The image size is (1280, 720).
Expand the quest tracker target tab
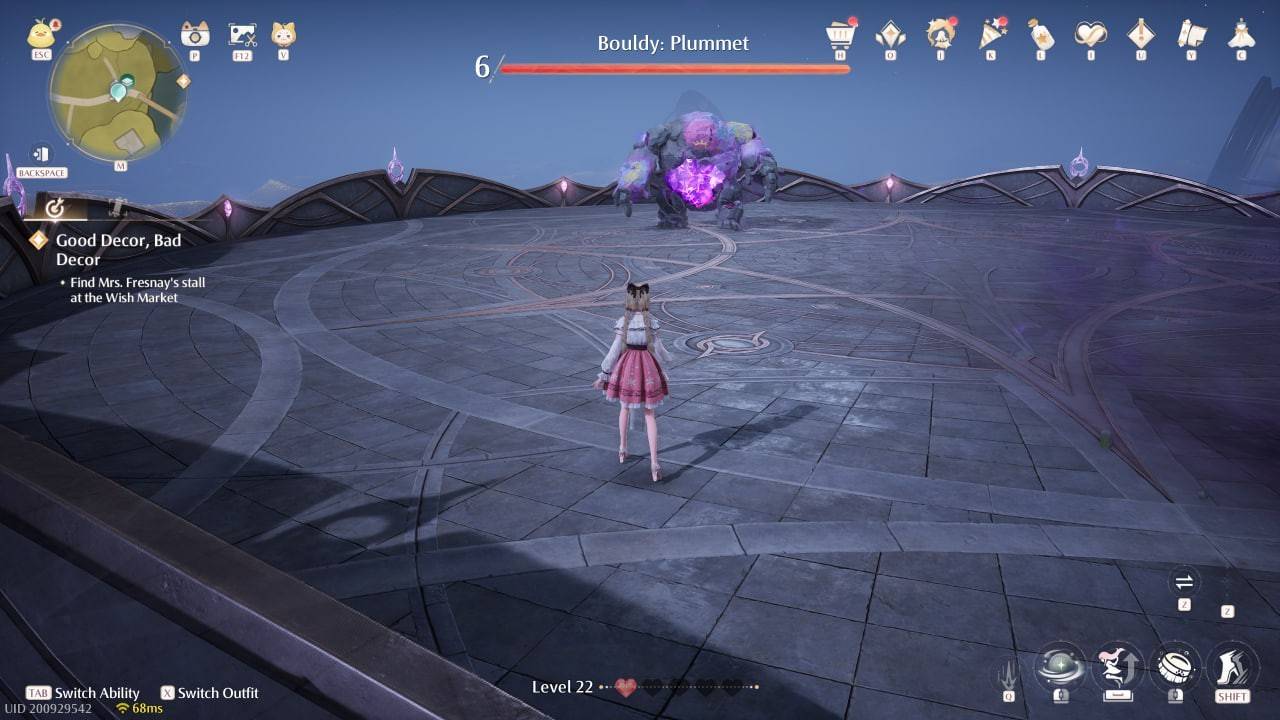(56, 208)
